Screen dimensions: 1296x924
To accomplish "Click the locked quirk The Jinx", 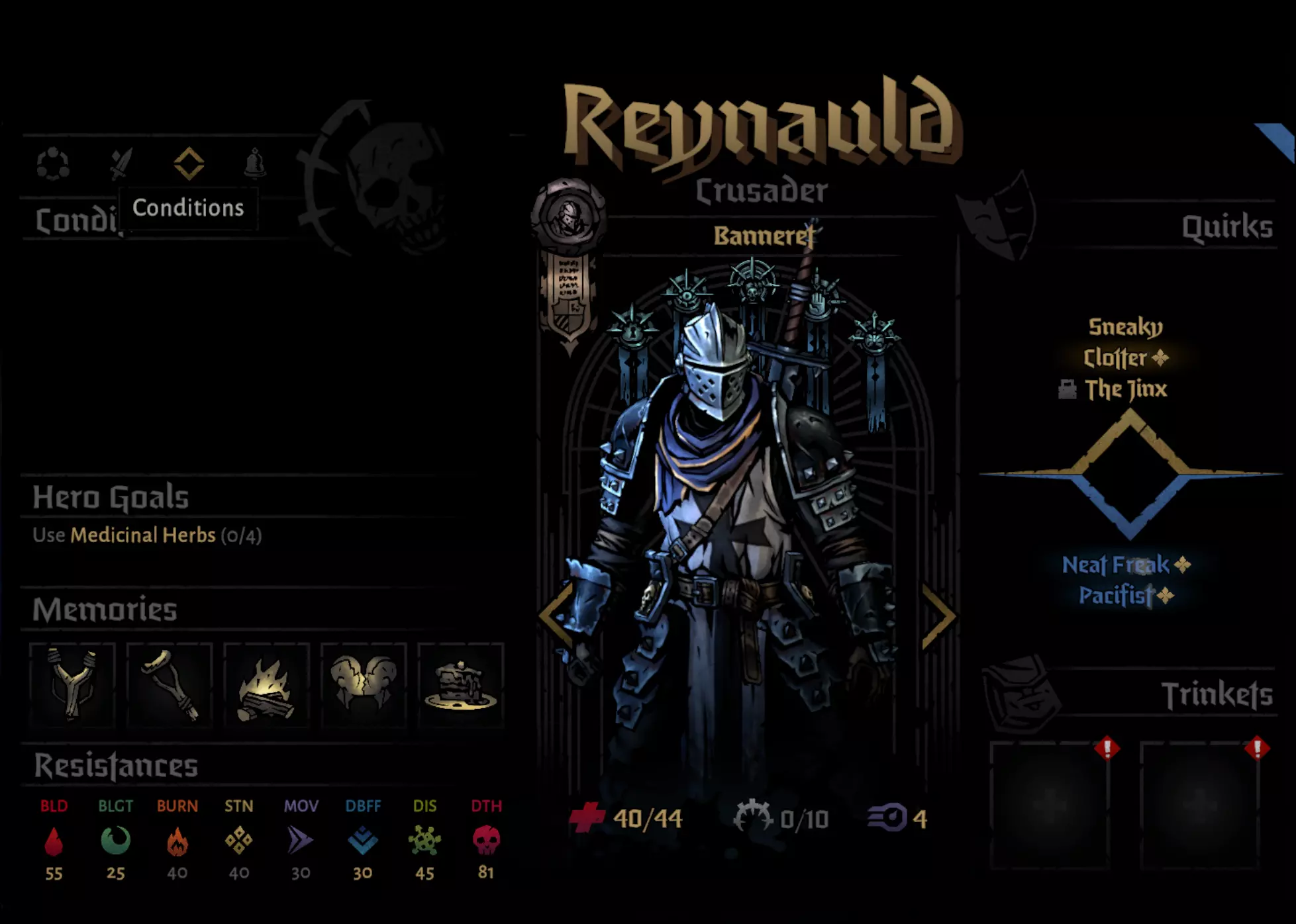I will [1126, 389].
